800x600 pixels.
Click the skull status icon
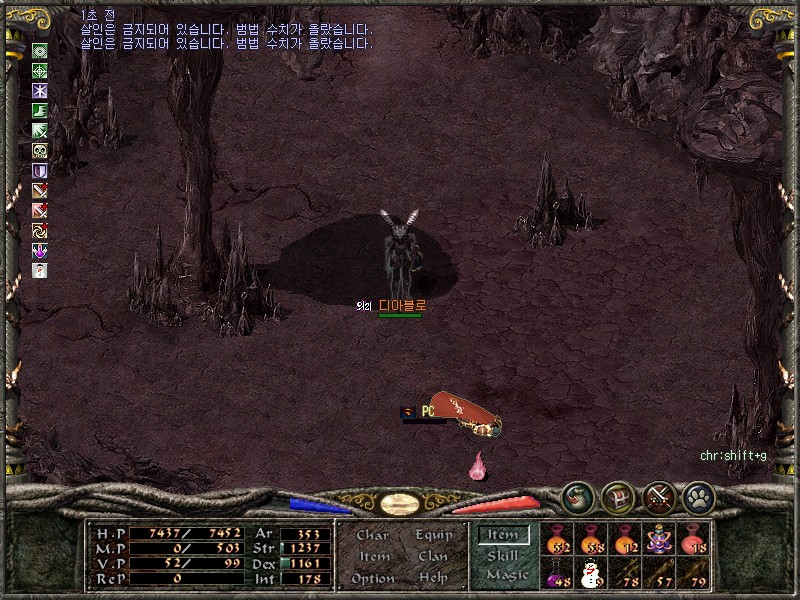[40, 151]
